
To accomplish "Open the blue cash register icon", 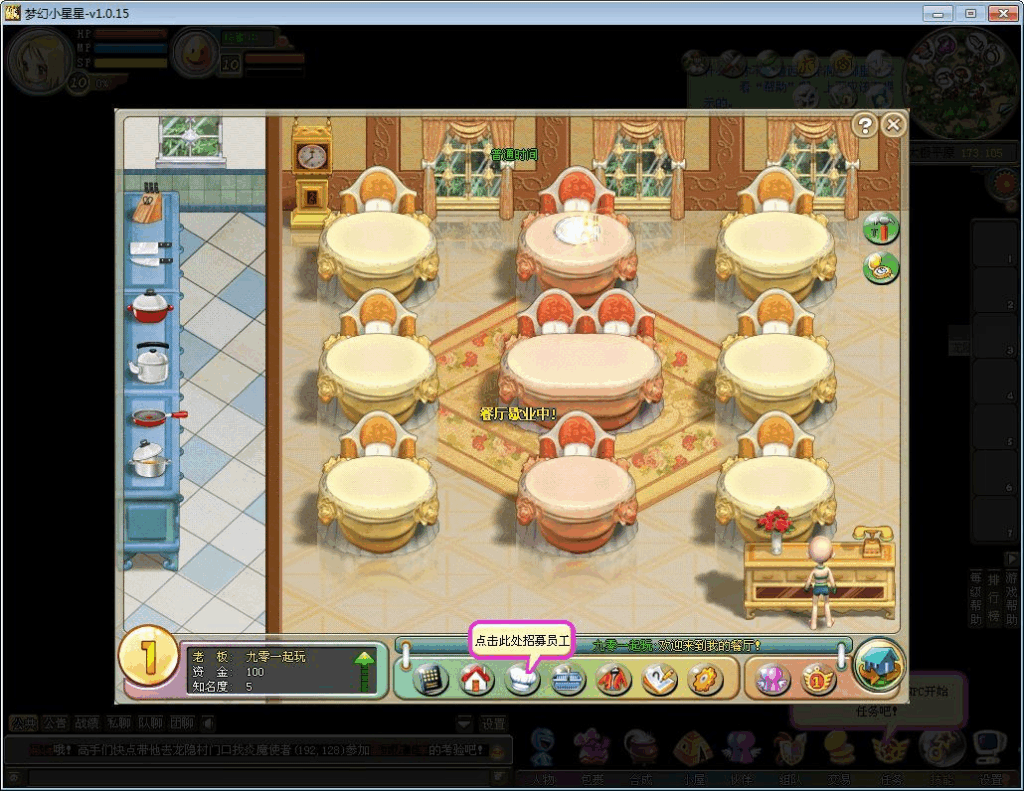I will coord(568,679).
